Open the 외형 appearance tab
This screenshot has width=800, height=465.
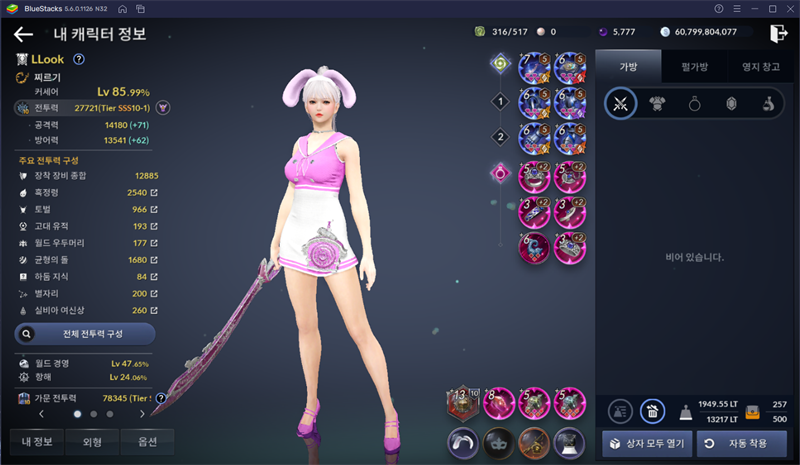[x=91, y=441]
